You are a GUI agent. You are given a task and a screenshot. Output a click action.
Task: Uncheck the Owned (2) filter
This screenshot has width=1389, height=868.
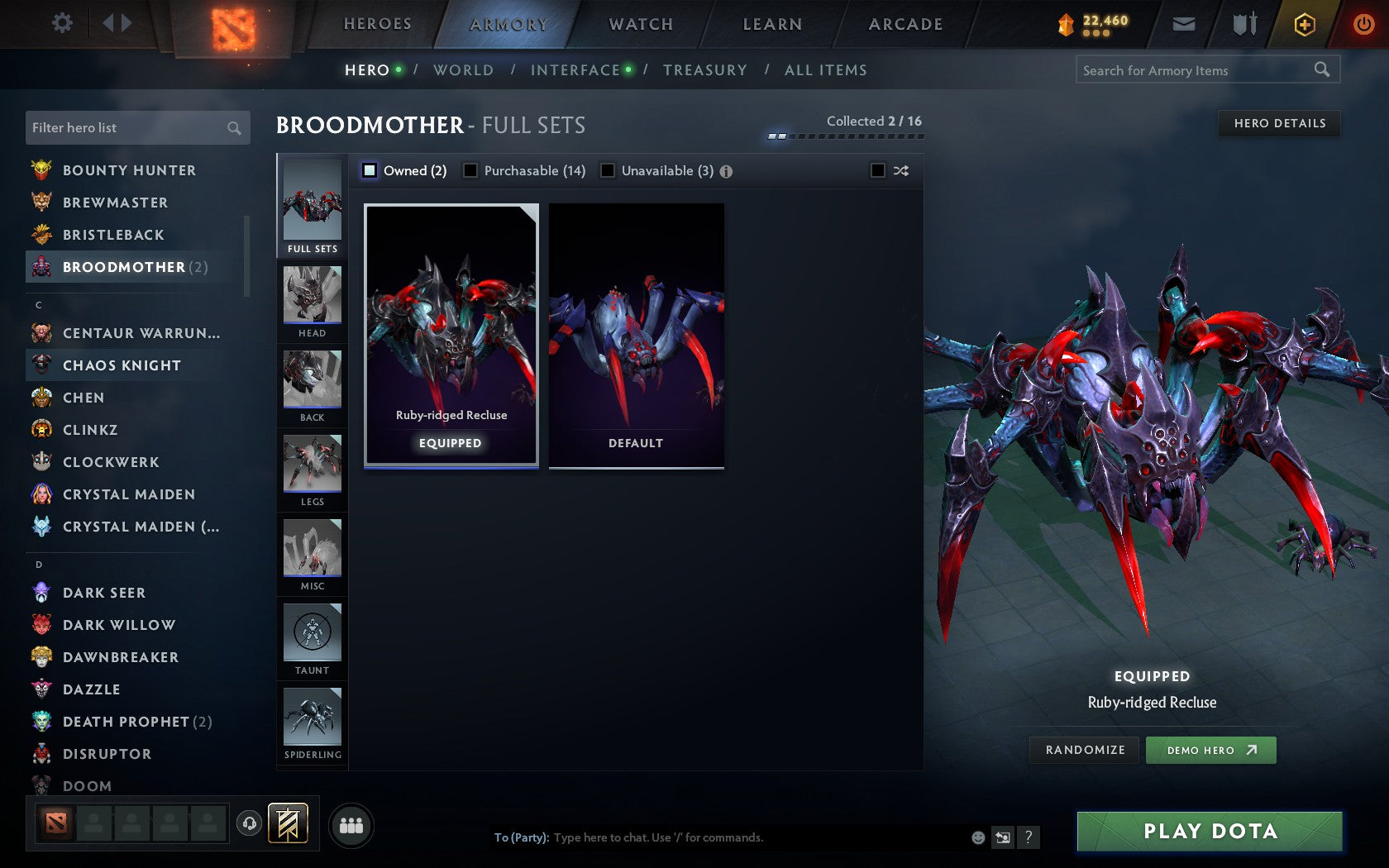[369, 170]
